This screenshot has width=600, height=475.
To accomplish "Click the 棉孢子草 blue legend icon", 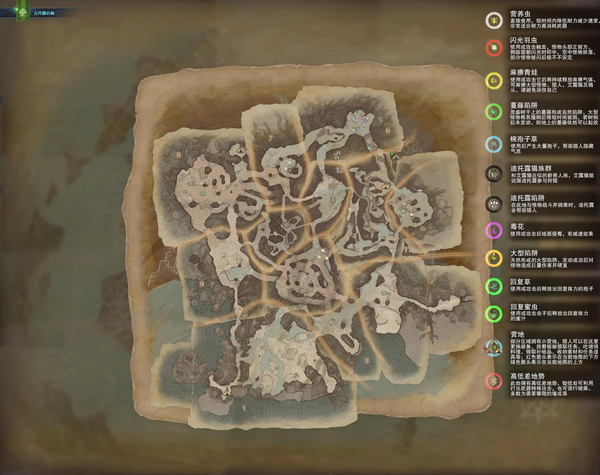I will coord(492,144).
